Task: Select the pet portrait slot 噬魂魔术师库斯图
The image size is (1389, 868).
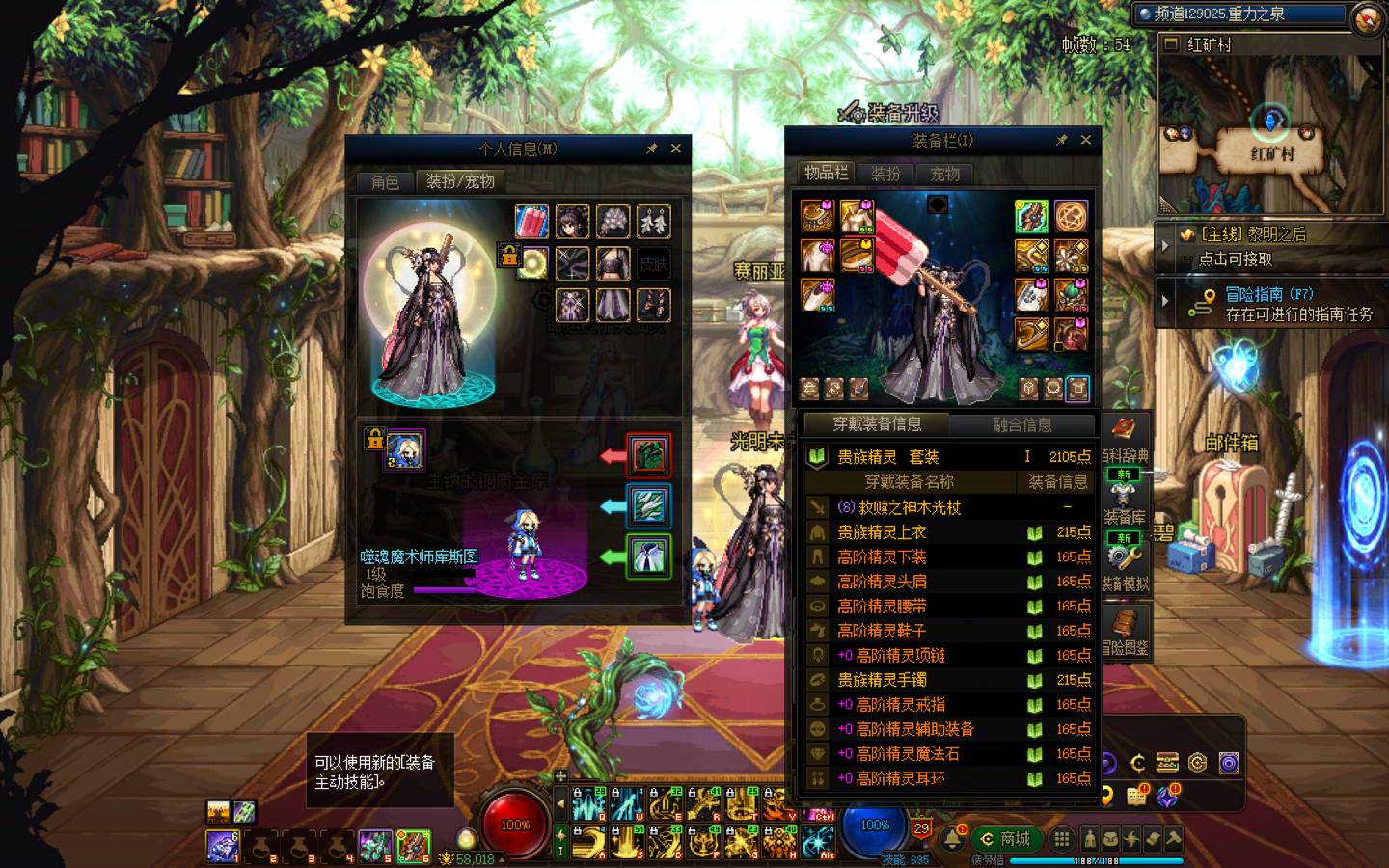Action: pyautogui.click(x=404, y=450)
